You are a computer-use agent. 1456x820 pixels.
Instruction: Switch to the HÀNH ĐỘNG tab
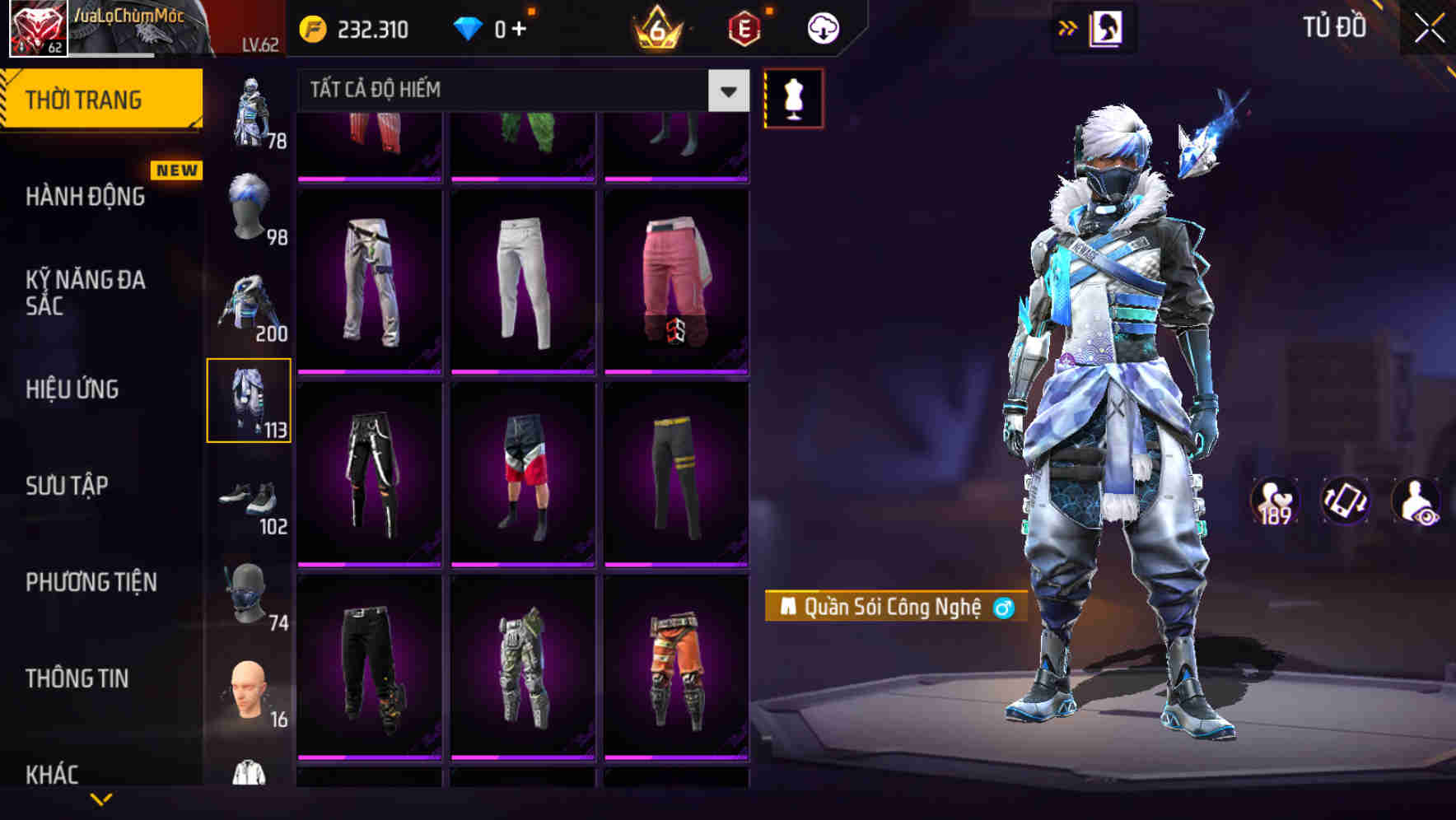[85, 198]
